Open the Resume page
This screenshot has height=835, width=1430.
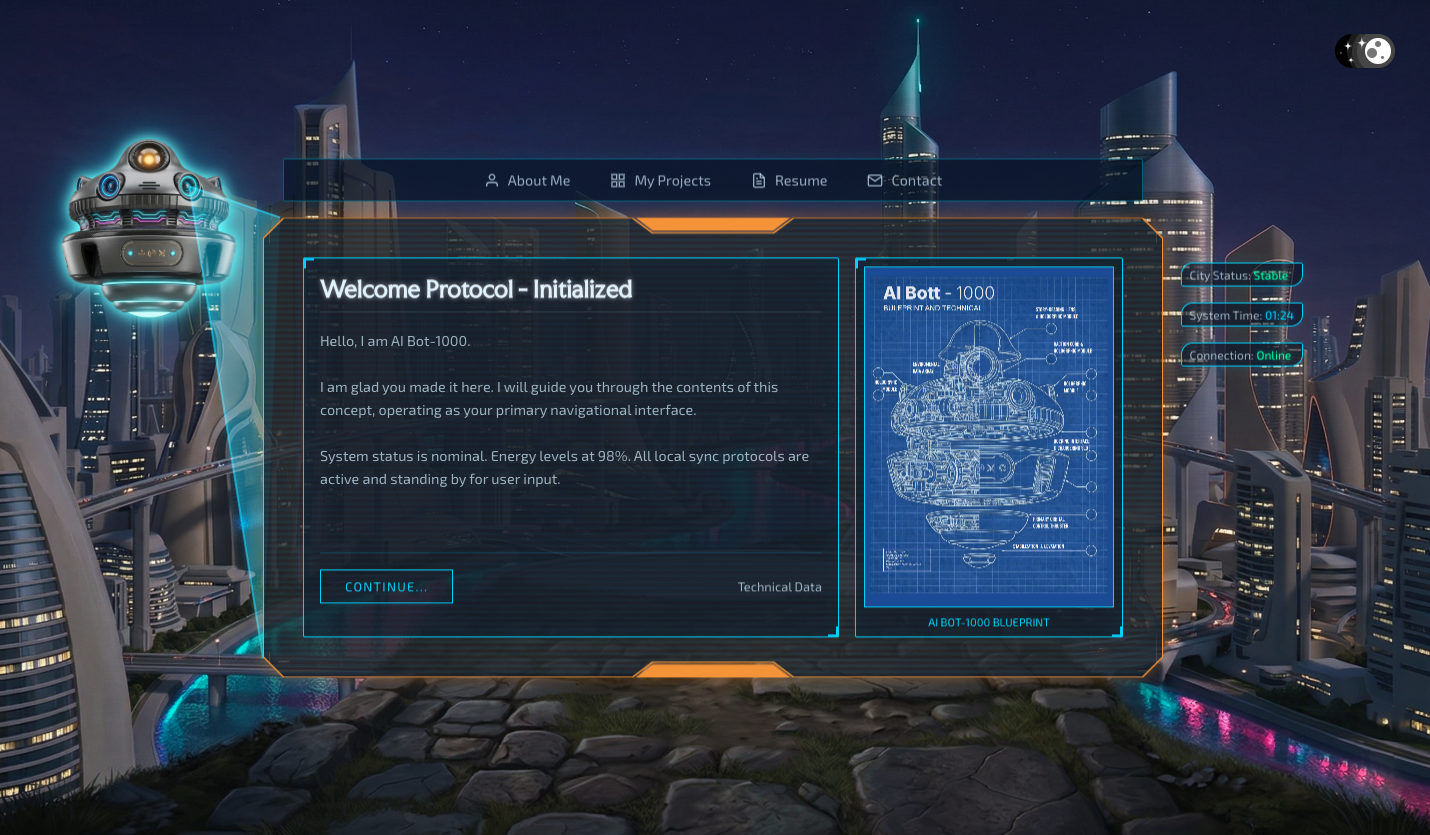point(789,181)
